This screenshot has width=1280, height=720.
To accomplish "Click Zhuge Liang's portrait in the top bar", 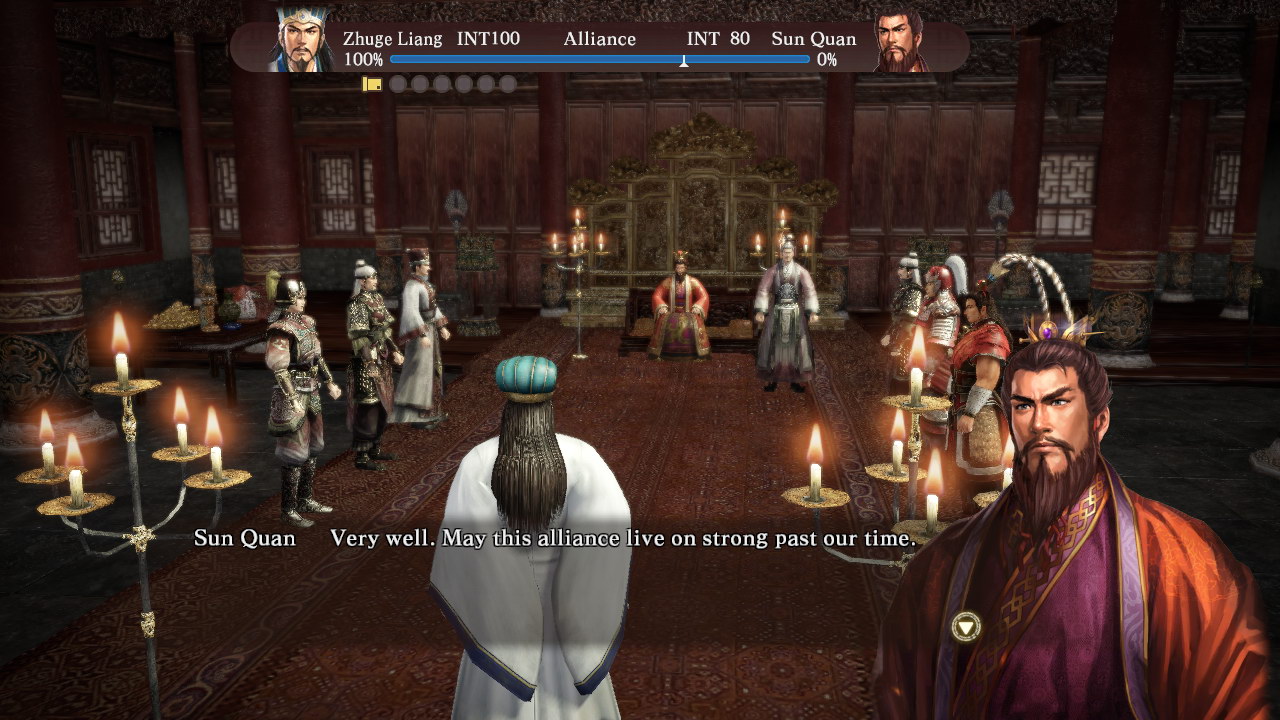I will 303,40.
